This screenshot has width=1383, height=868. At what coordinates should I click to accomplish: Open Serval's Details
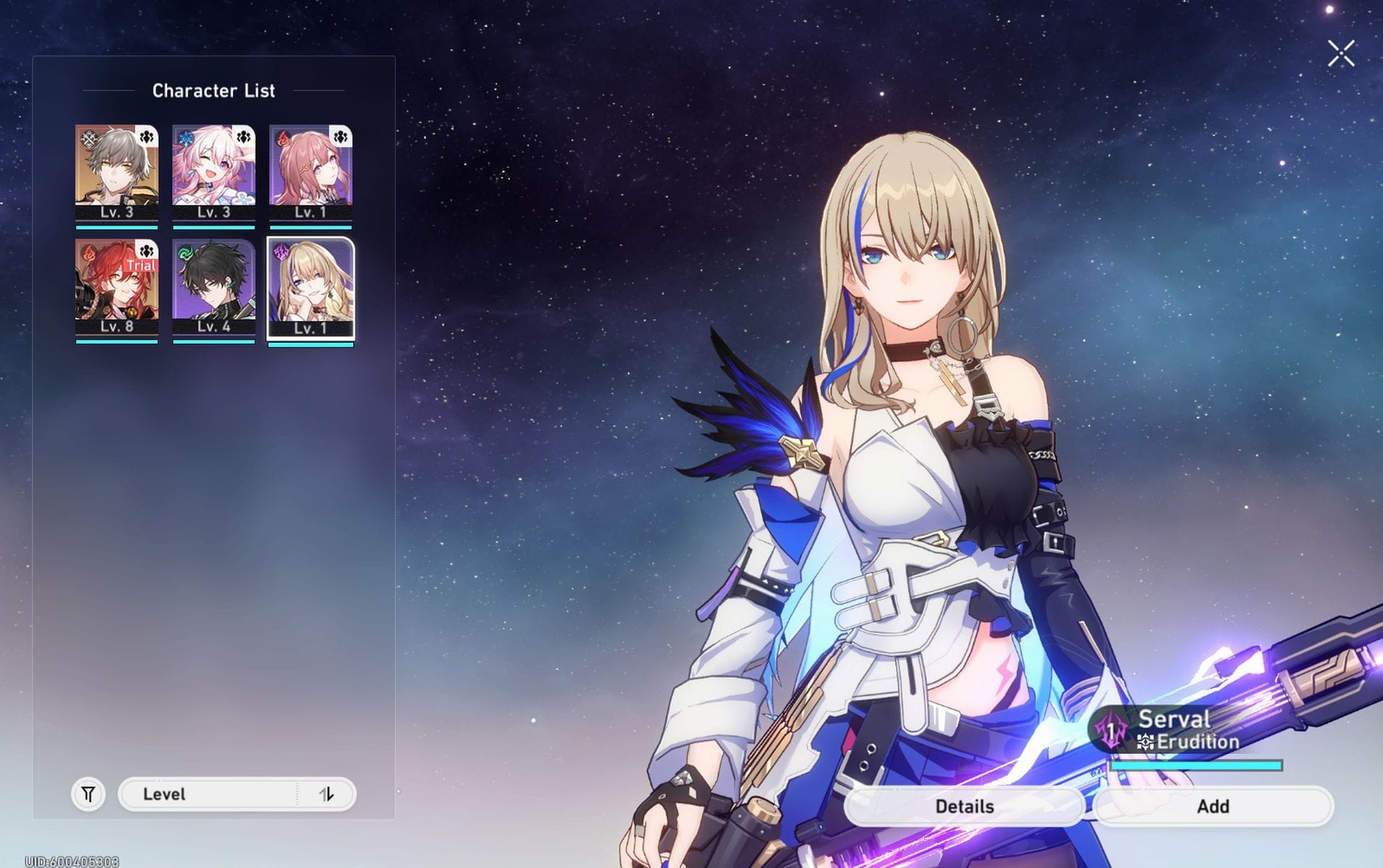(964, 806)
